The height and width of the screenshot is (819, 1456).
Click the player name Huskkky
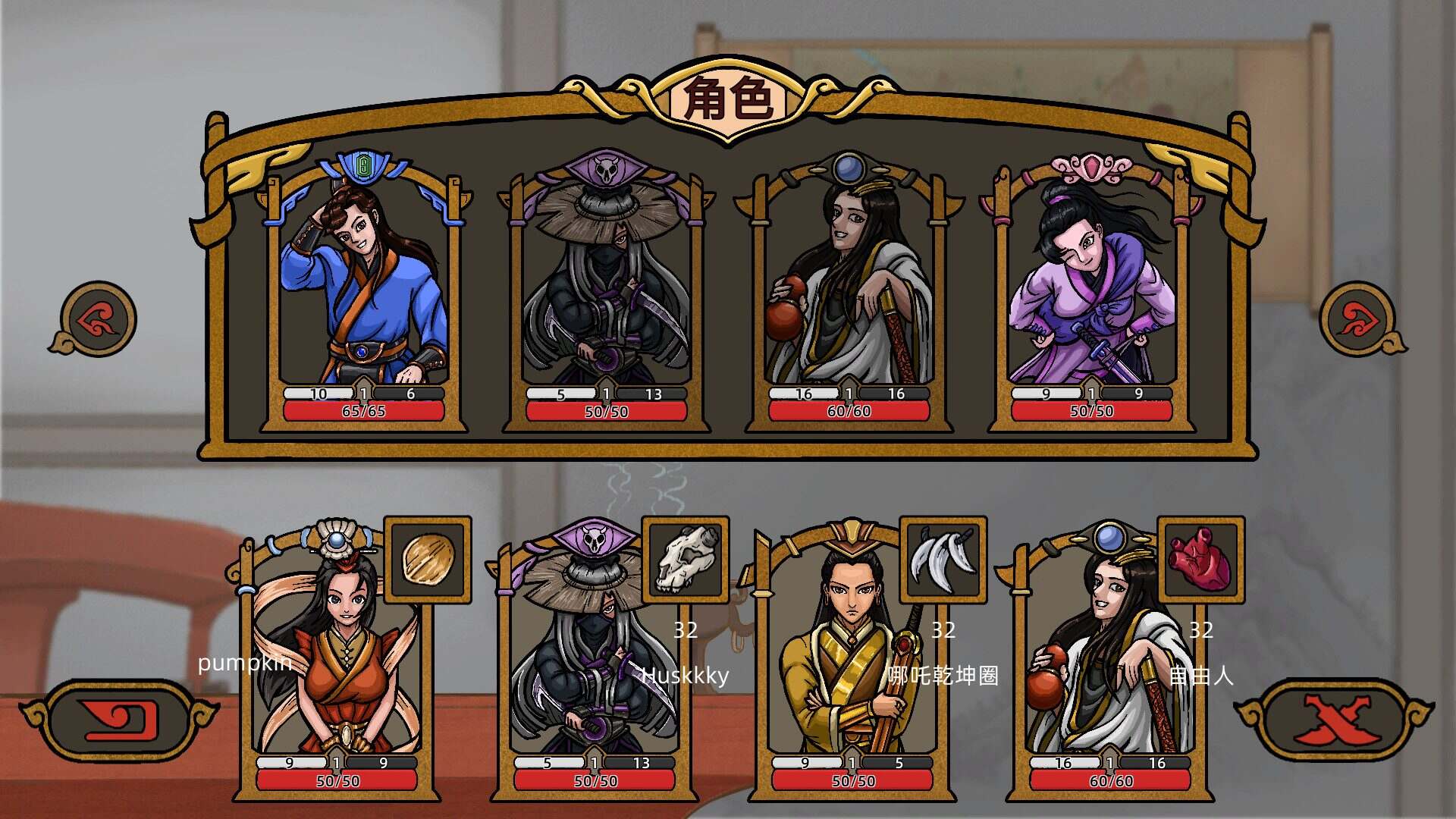coord(685,674)
